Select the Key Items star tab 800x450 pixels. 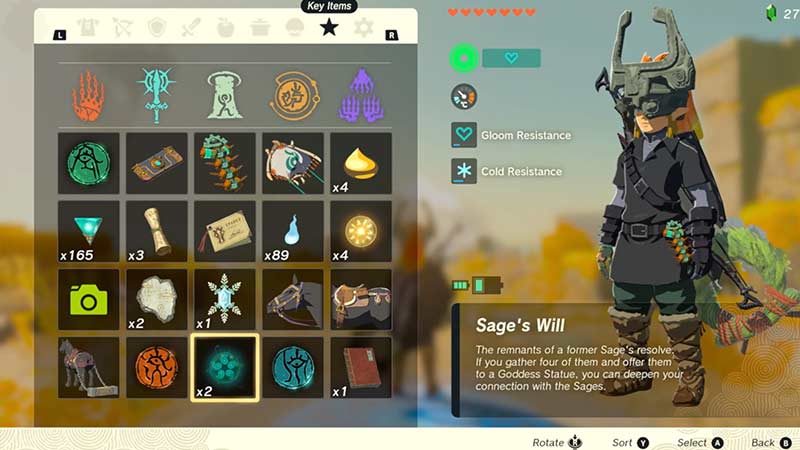(x=328, y=28)
